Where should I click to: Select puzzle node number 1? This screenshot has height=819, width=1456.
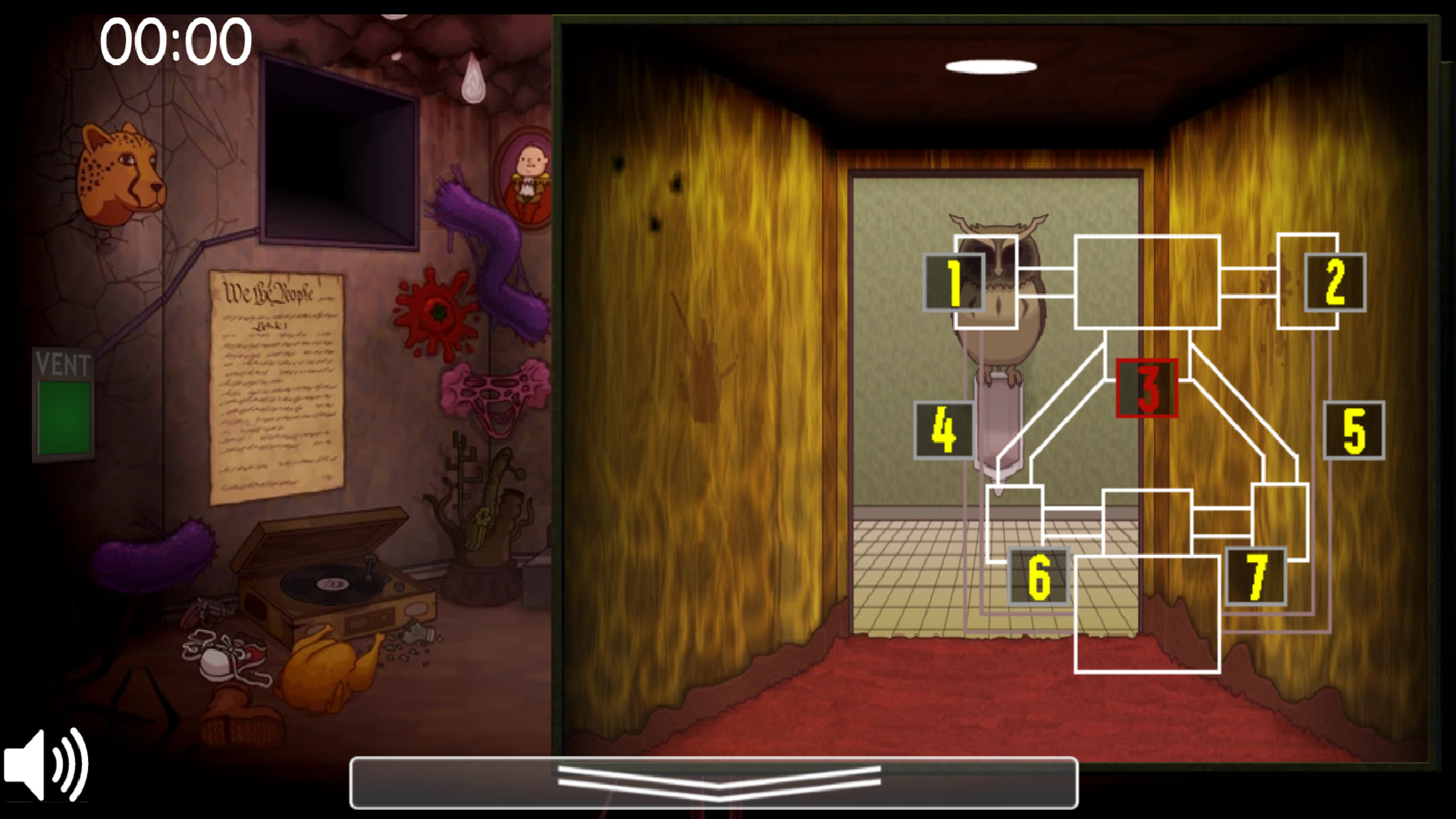point(953,282)
